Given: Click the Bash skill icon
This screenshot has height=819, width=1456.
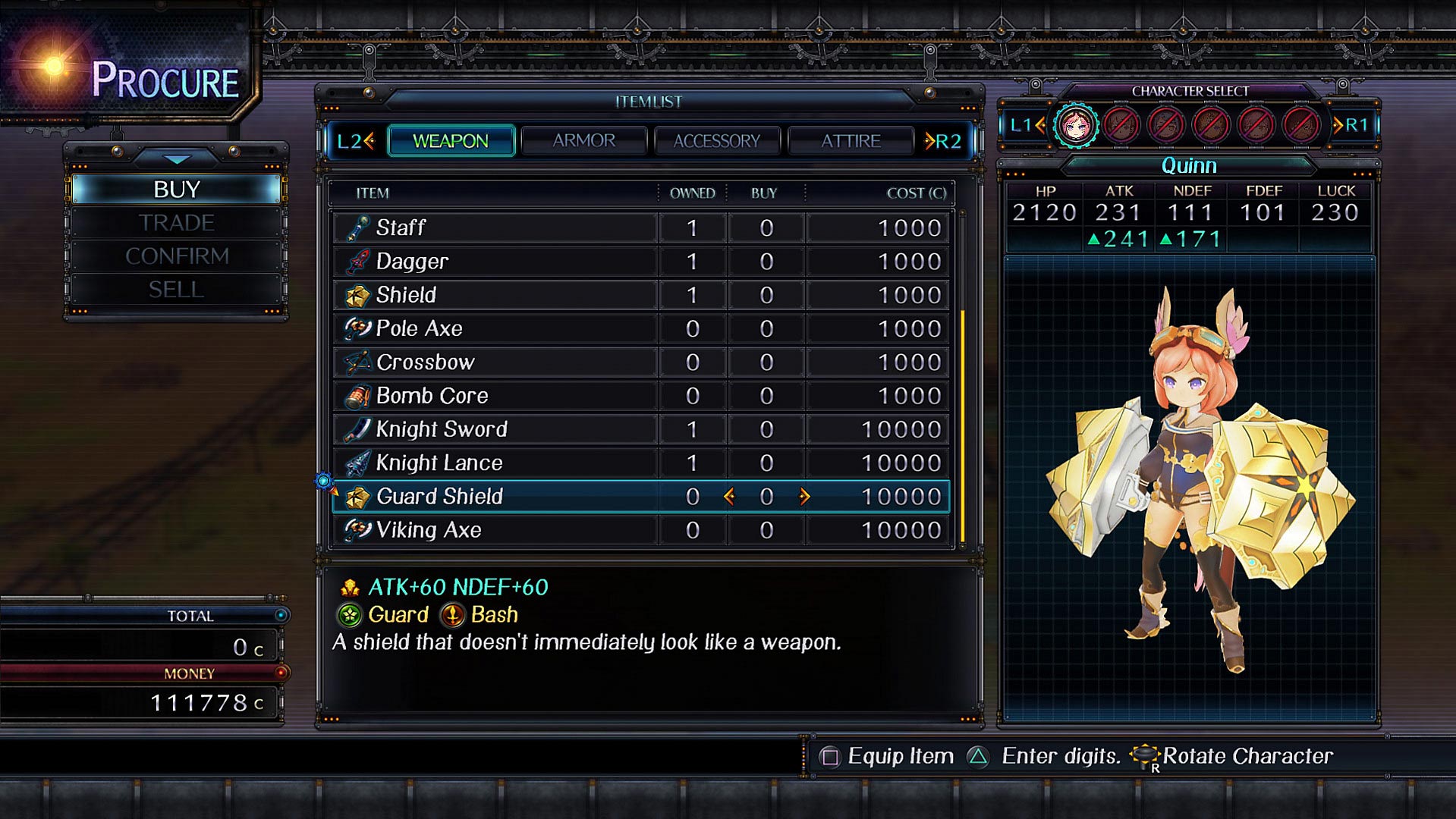Looking at the screenshot, I should point(454,615).
